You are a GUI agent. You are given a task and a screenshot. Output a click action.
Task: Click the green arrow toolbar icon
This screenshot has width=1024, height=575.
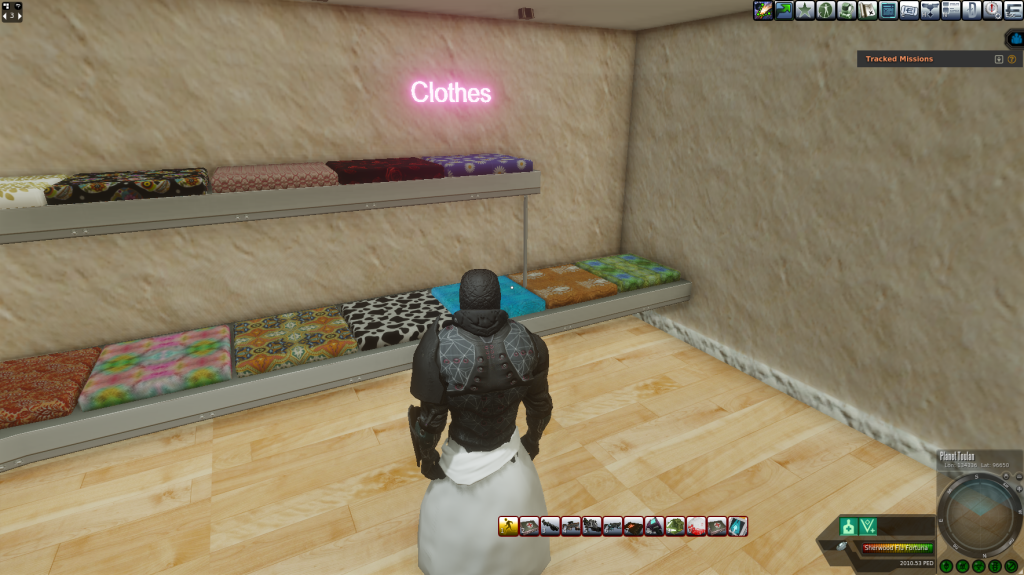pos(784,10)
